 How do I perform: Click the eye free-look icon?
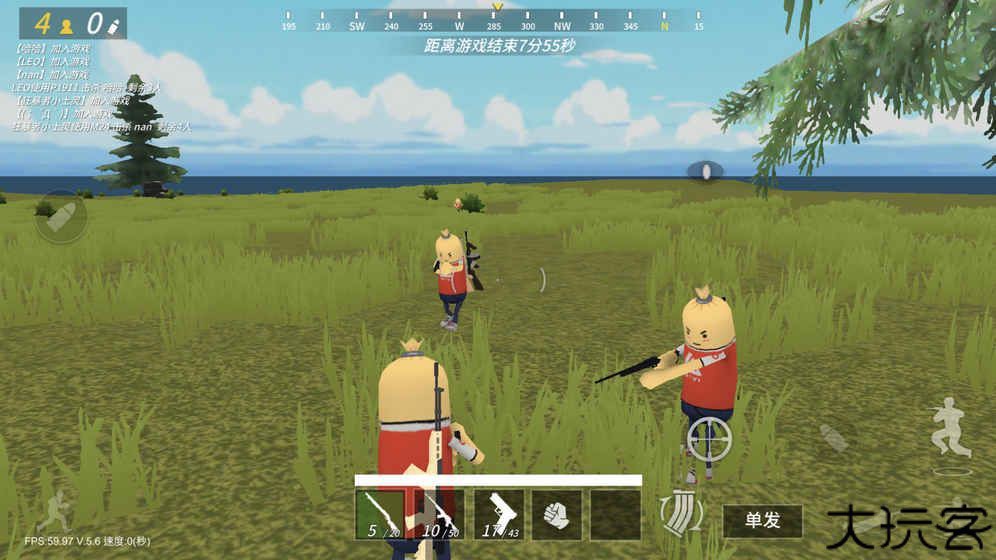707,171
